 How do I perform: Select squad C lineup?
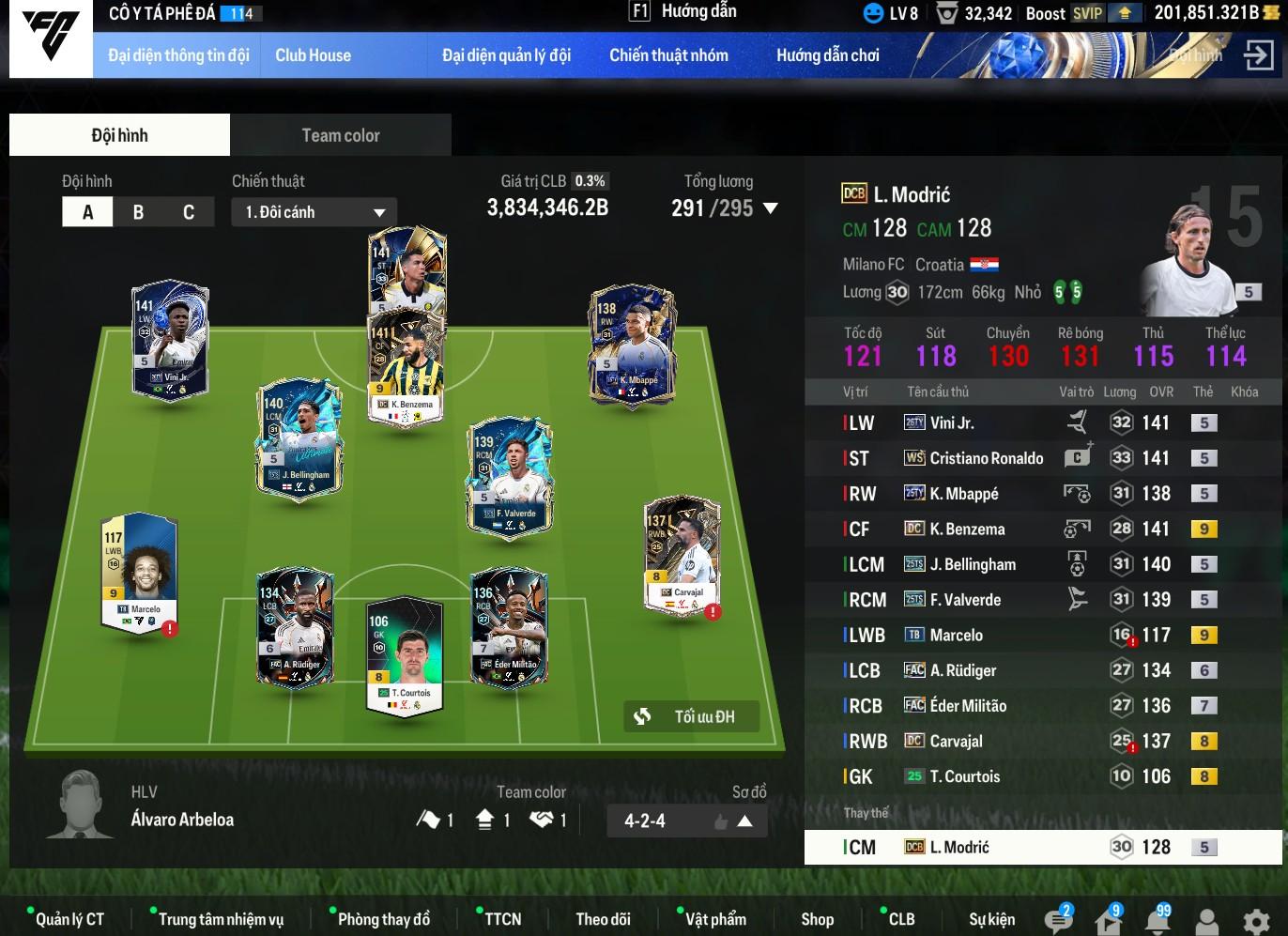click(x=189, y=212)
